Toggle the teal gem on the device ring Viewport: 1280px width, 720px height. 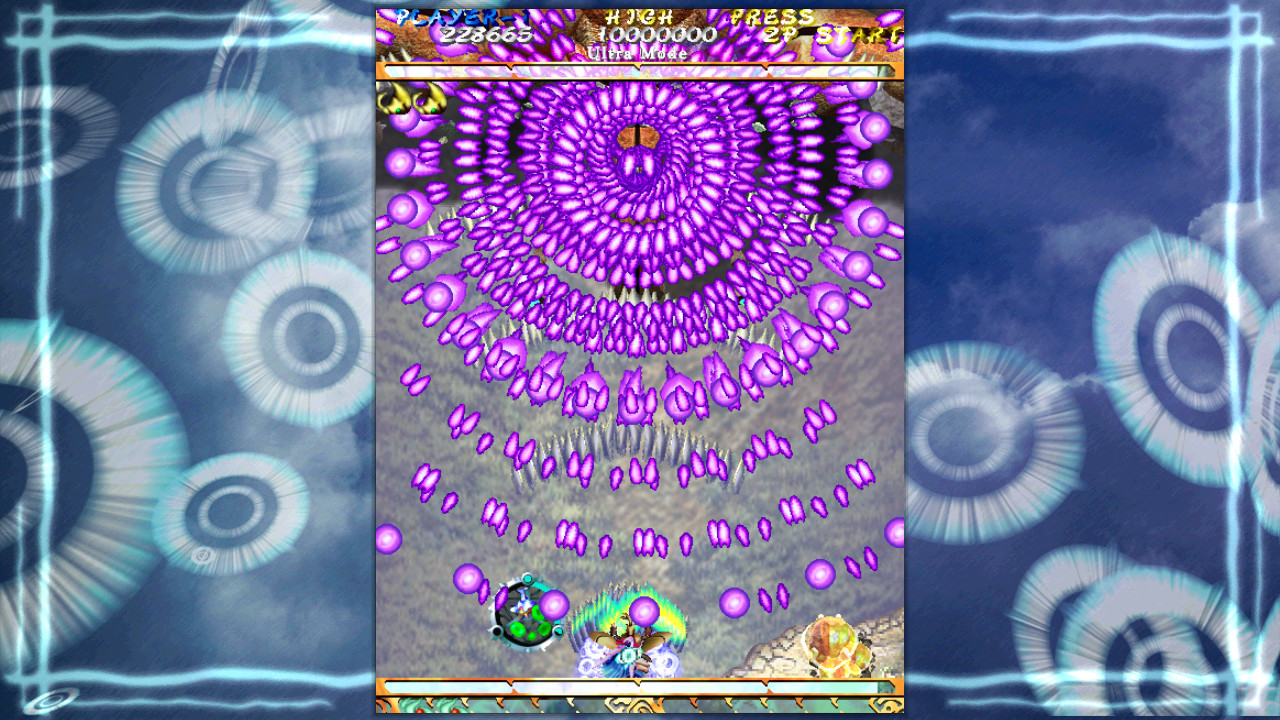[527, 579]
